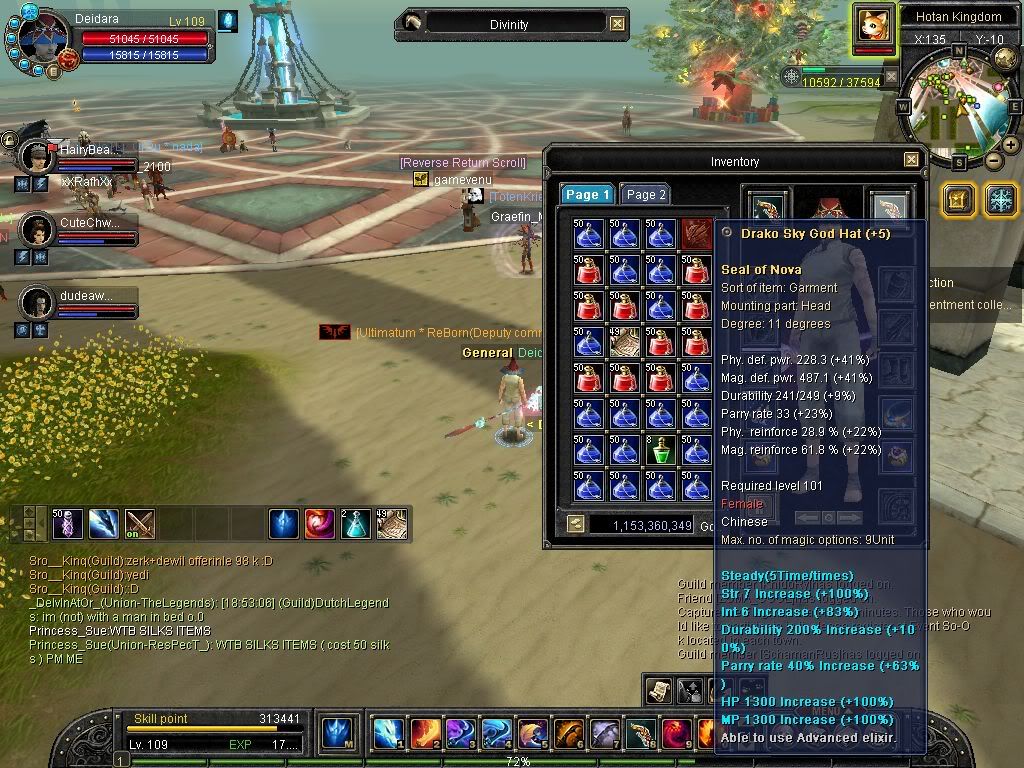
Task: Close the Inventory window
Action: point(911,160)
